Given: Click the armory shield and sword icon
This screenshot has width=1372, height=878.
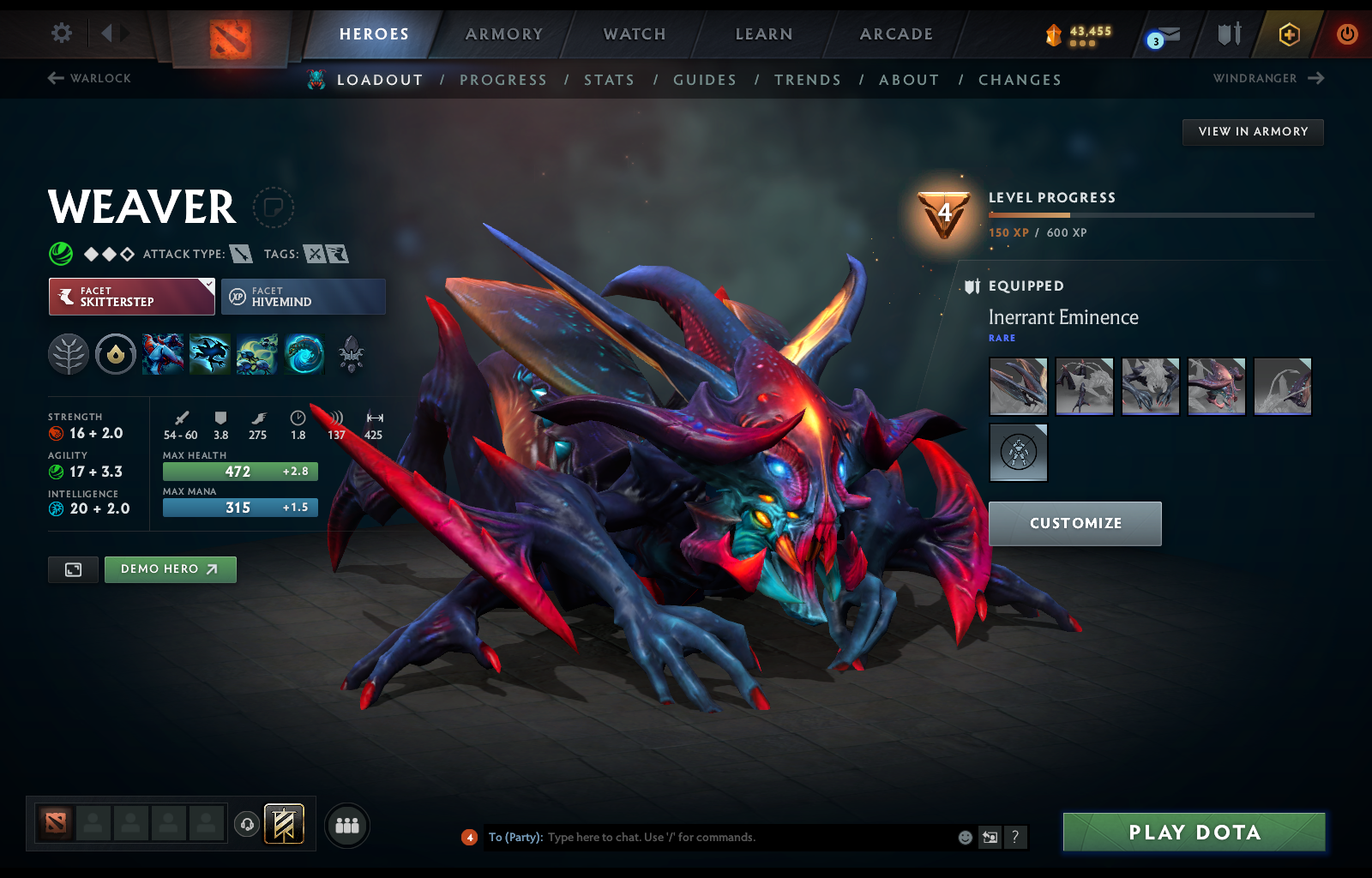Looking at the screenshot, I should [x=1228, y=34].
